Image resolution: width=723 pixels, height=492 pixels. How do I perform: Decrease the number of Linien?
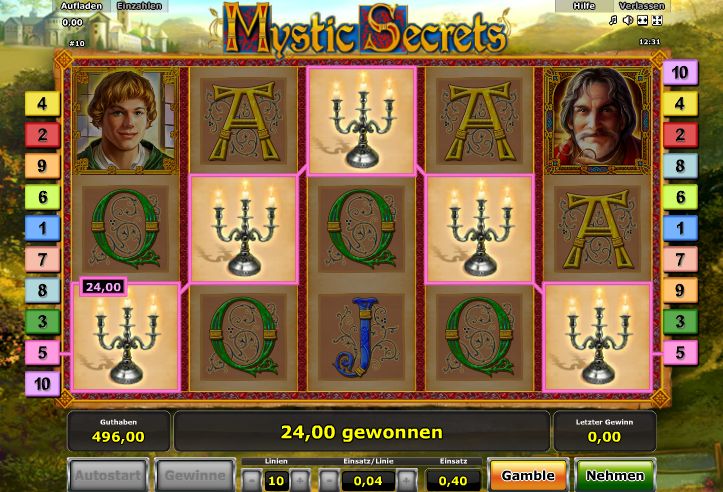point(251,481)
